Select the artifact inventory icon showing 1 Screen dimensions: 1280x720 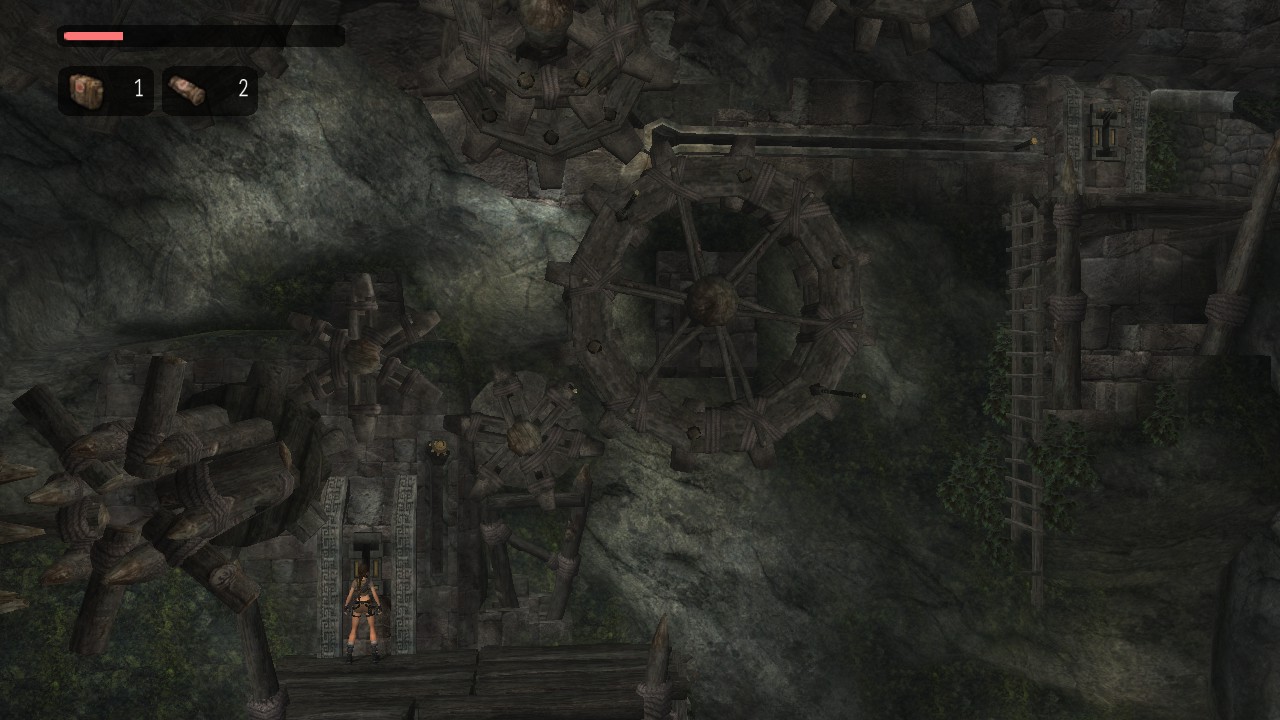point(85,89)
